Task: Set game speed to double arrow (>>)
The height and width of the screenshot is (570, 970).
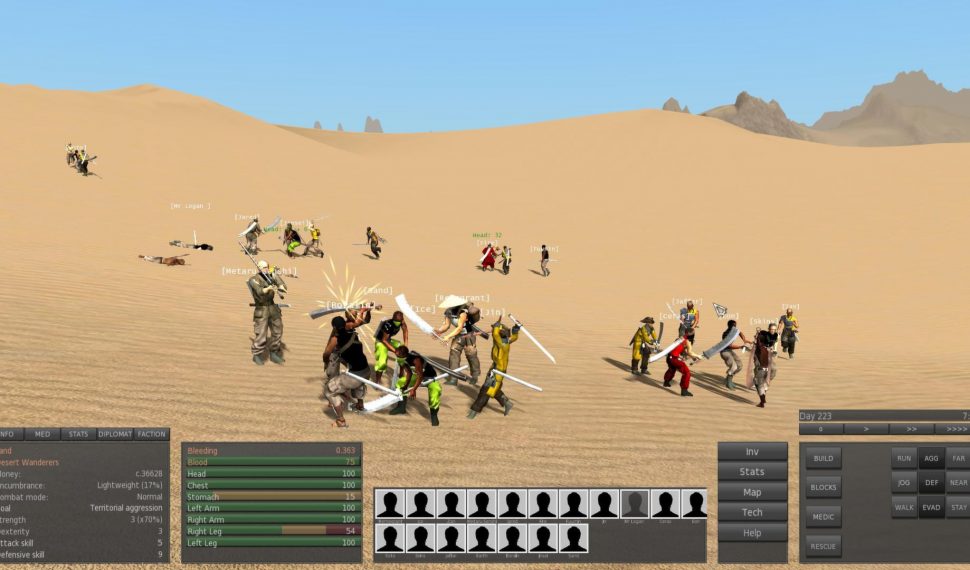Action: 910,429
